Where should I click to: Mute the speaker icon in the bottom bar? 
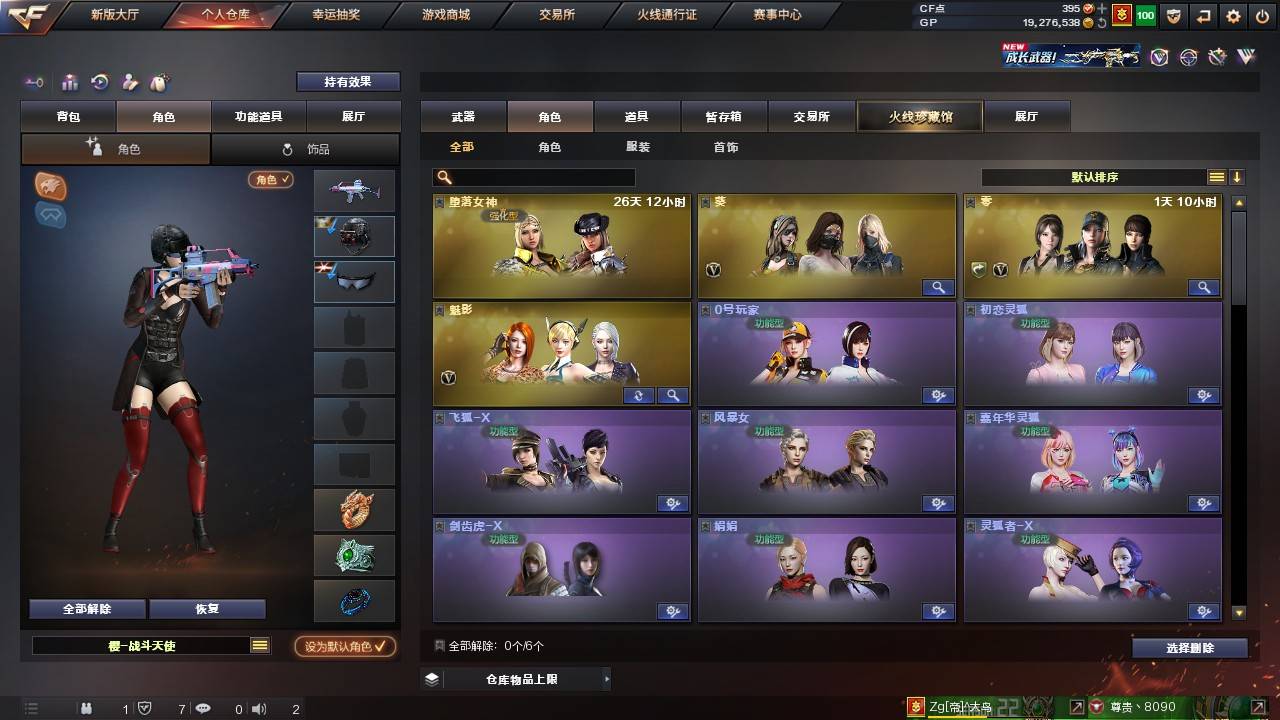259,708
